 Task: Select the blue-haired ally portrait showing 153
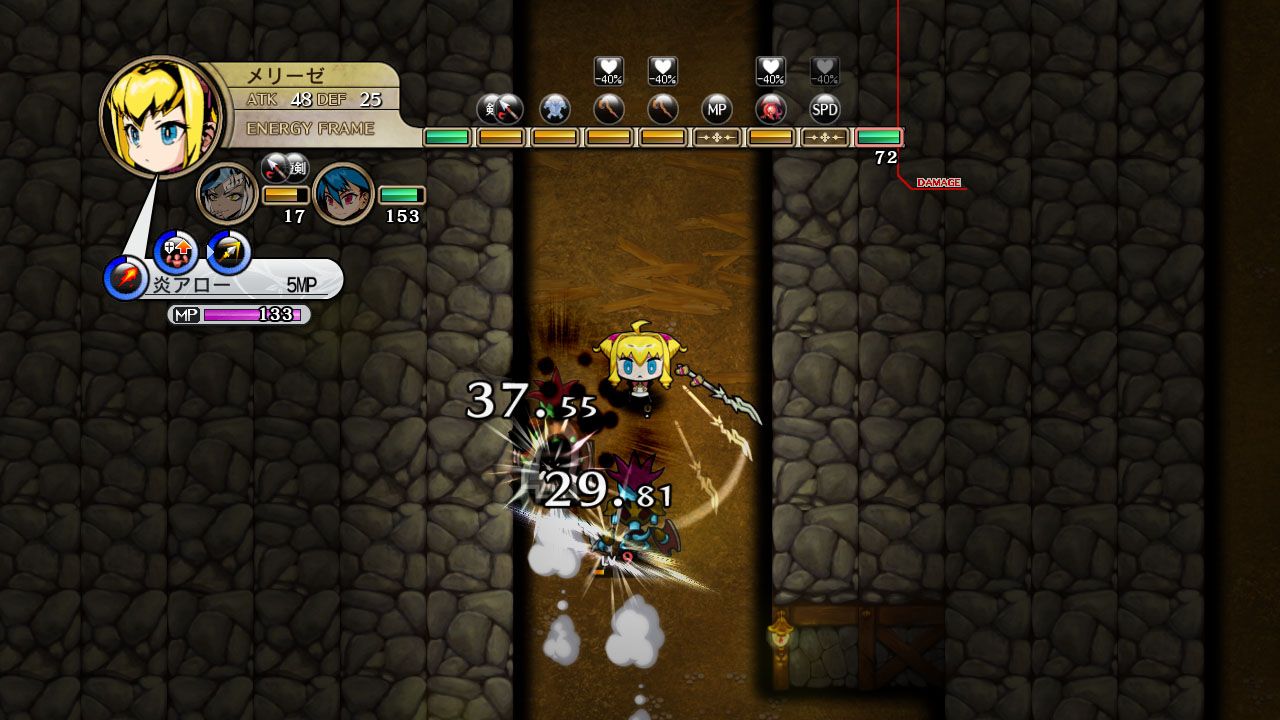pyautogui.click(x=345, y=193)
